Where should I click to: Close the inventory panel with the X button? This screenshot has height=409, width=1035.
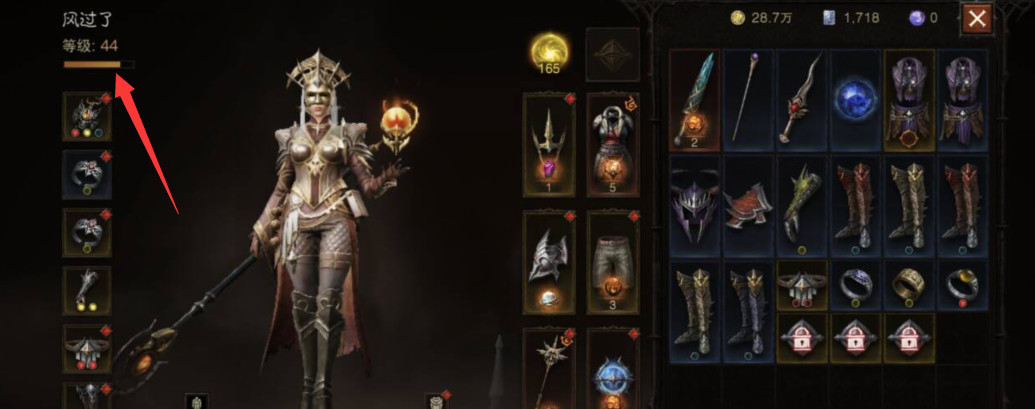click(976, 18)
